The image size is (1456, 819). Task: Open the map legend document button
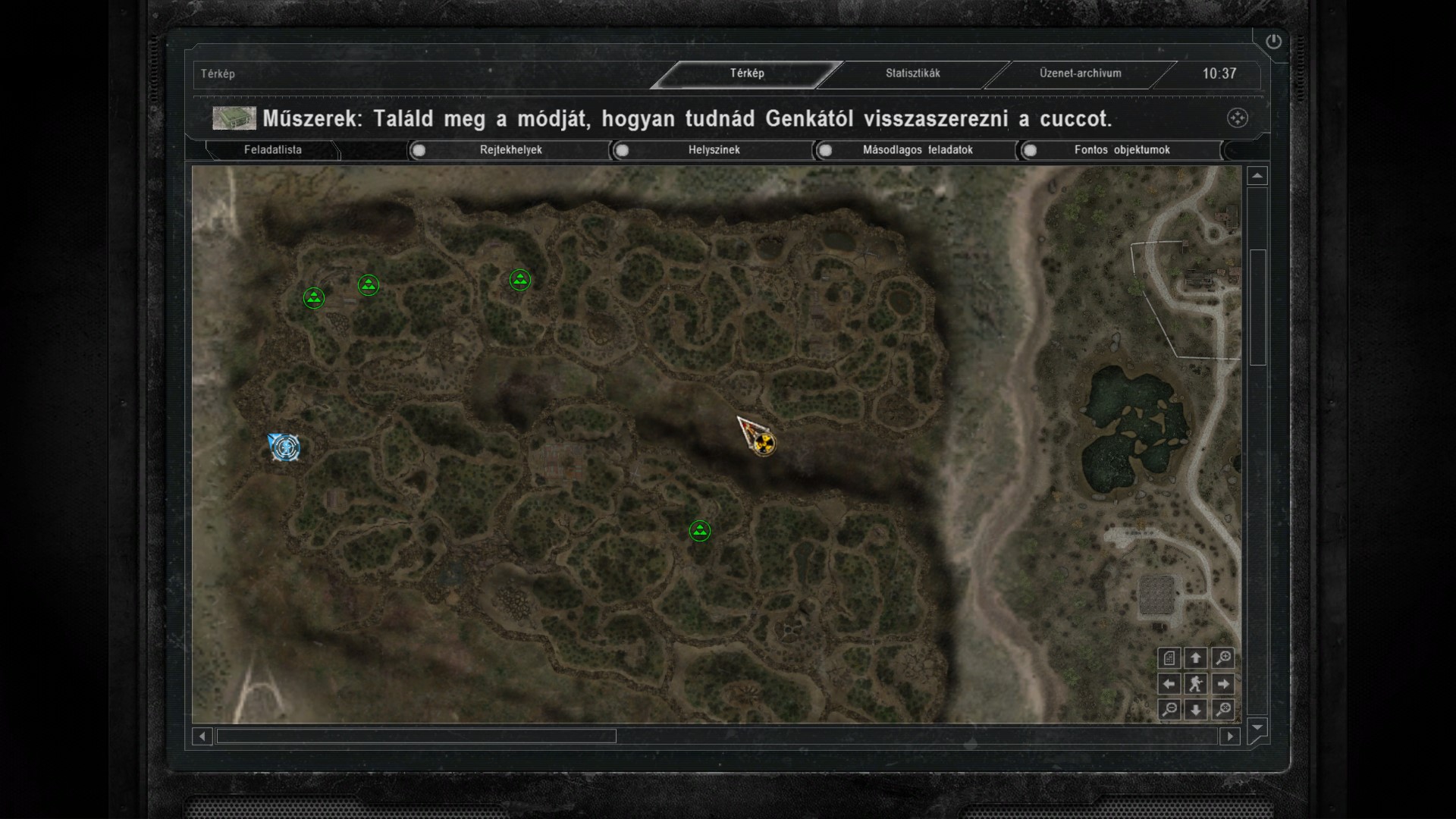click(x=1169, y=658)
